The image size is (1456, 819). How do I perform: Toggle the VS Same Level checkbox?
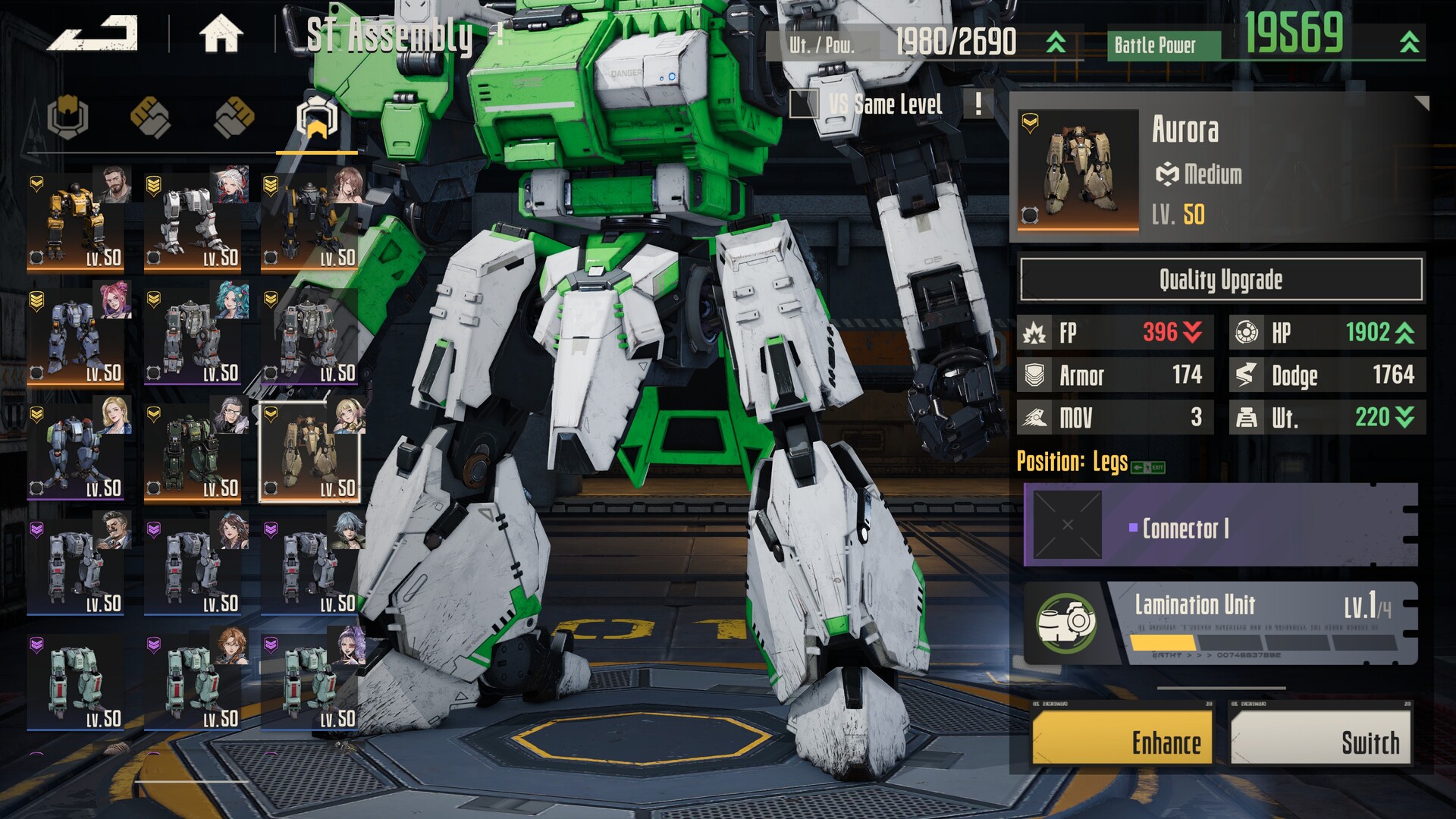coord(803,104)
